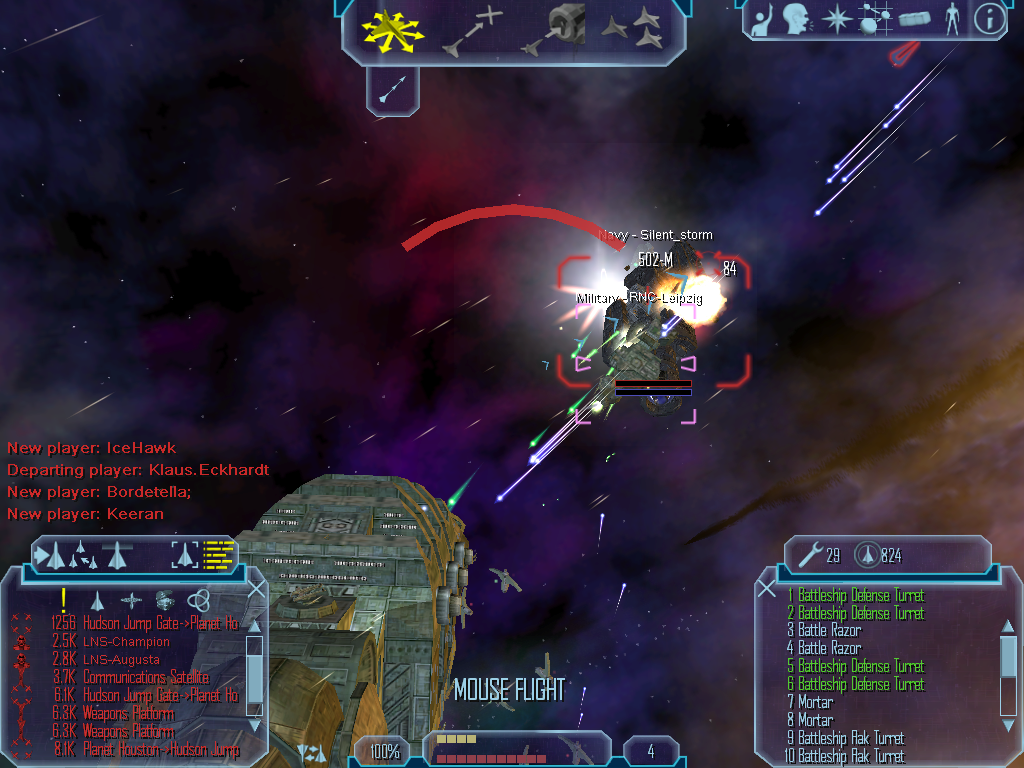Open the cargo inventory crate icon
The image size is (1024, 768).
914,19
